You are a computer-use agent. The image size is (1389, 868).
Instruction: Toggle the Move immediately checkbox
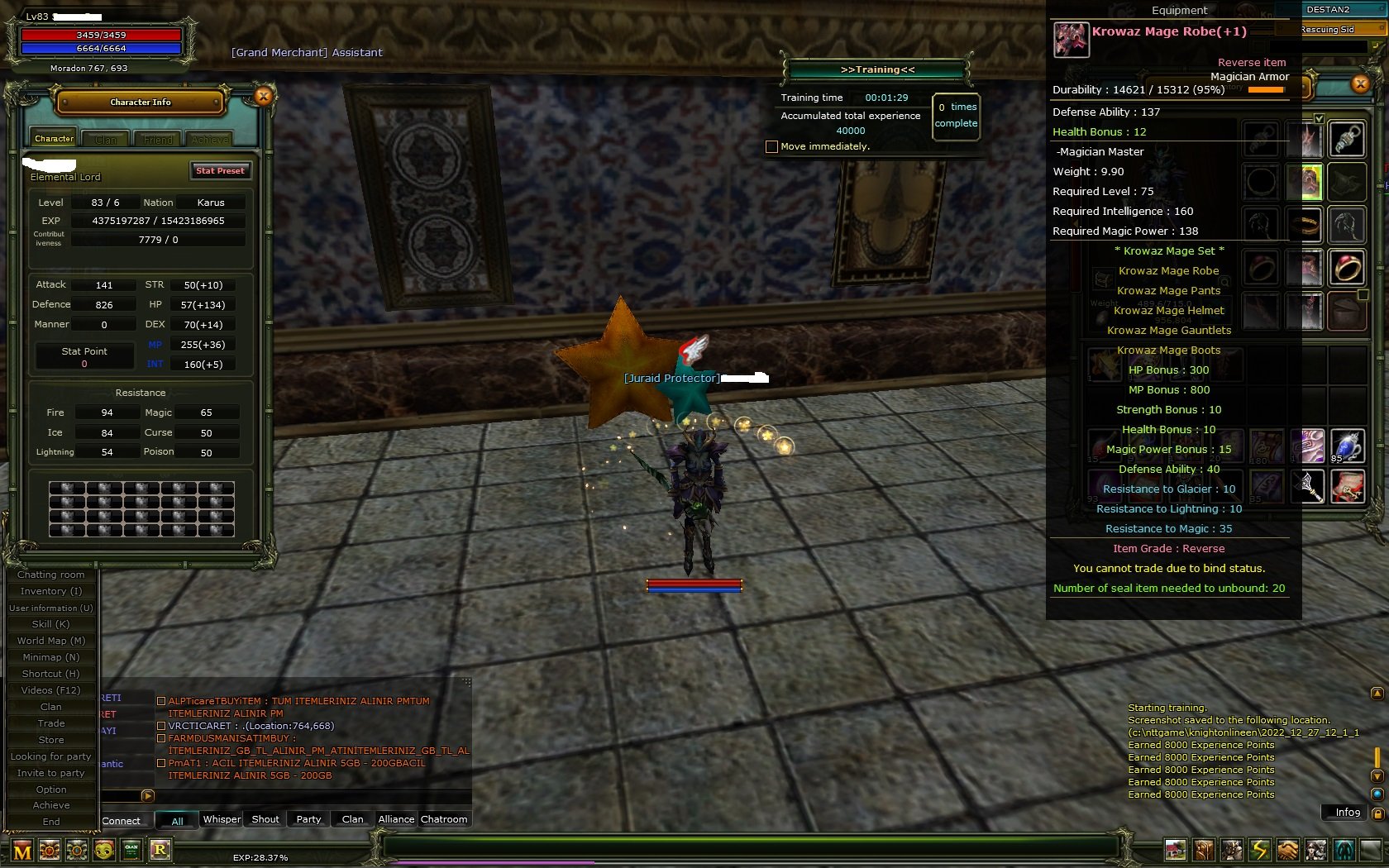coord(771,147)
